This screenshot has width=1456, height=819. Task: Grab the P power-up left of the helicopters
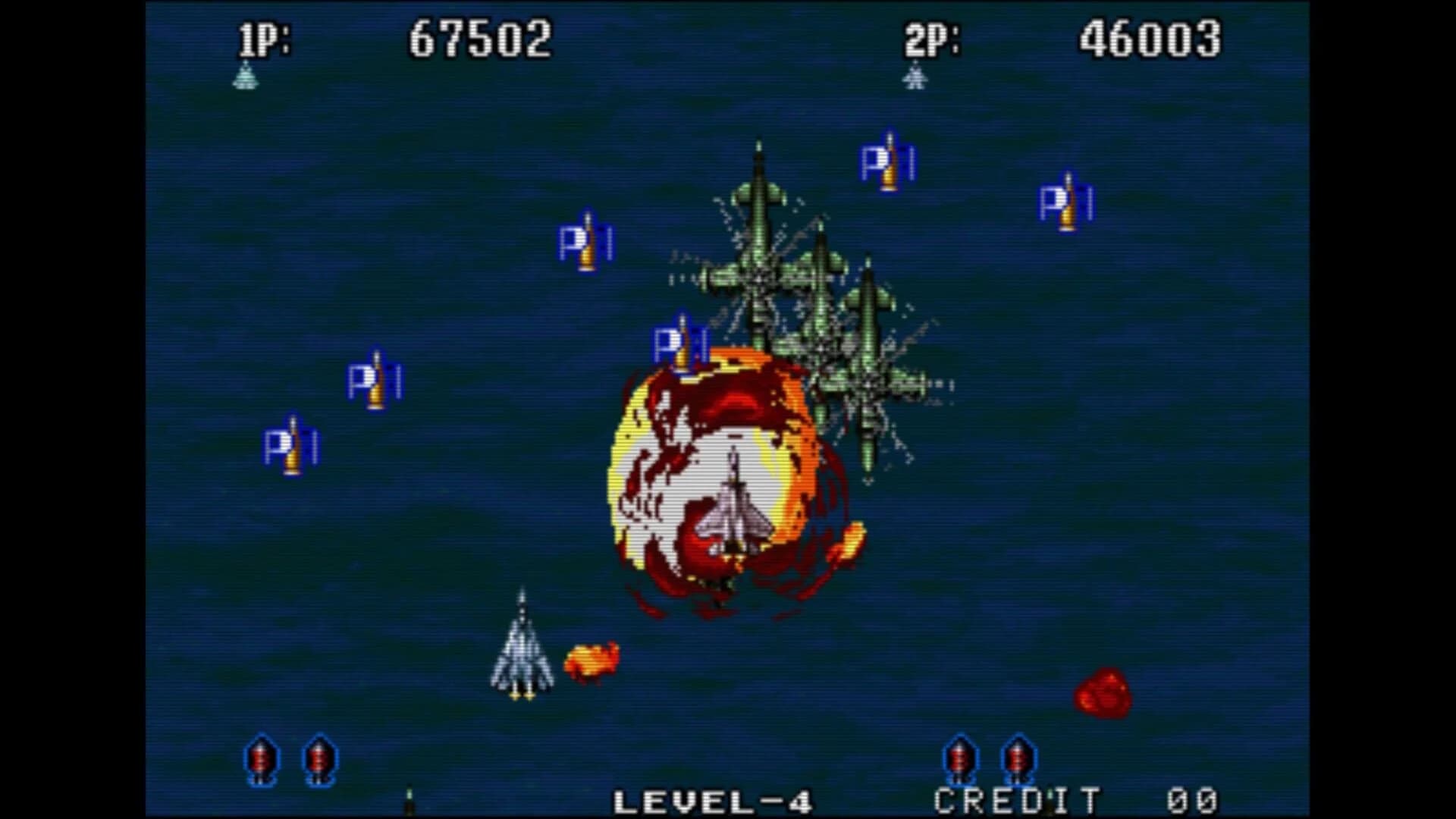586,243
